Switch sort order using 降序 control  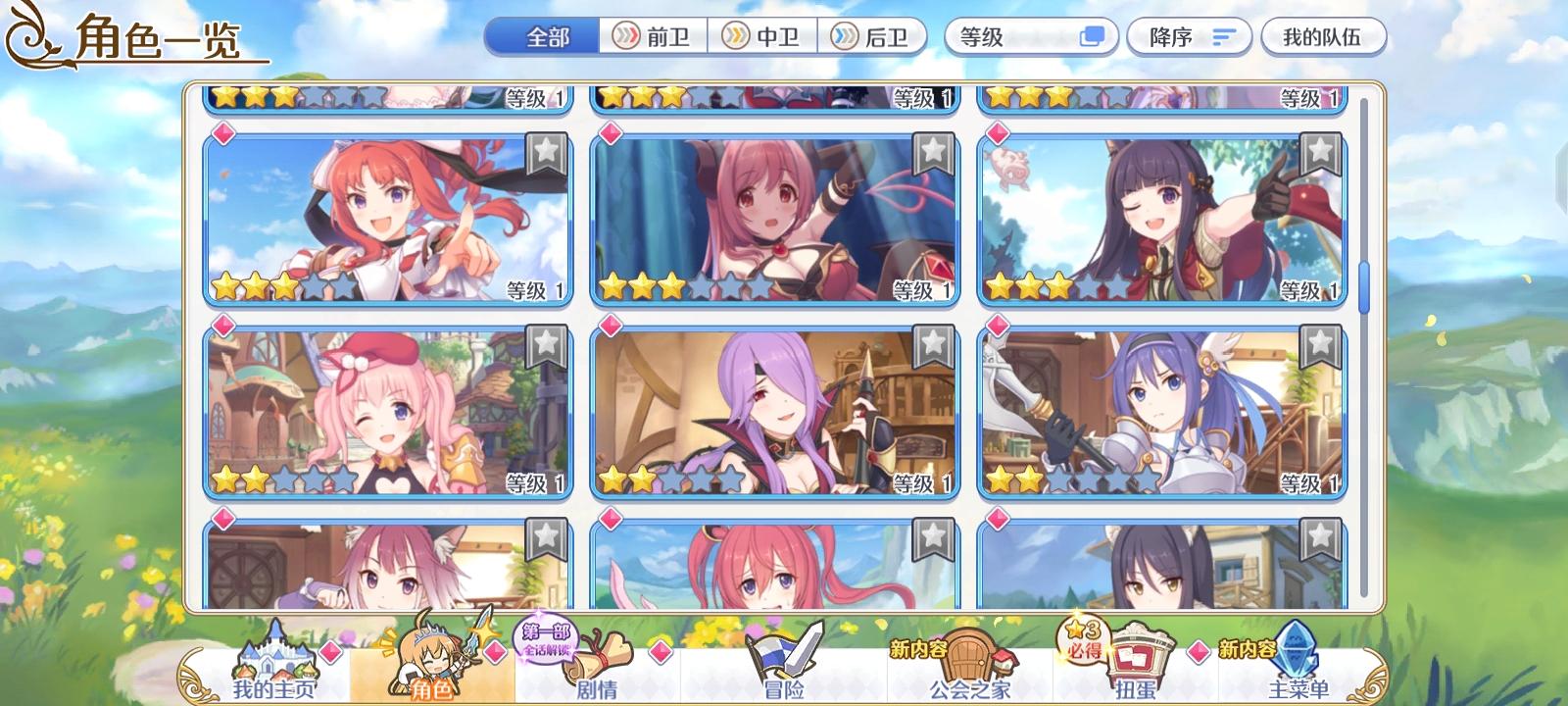(x=1188, y=37)
